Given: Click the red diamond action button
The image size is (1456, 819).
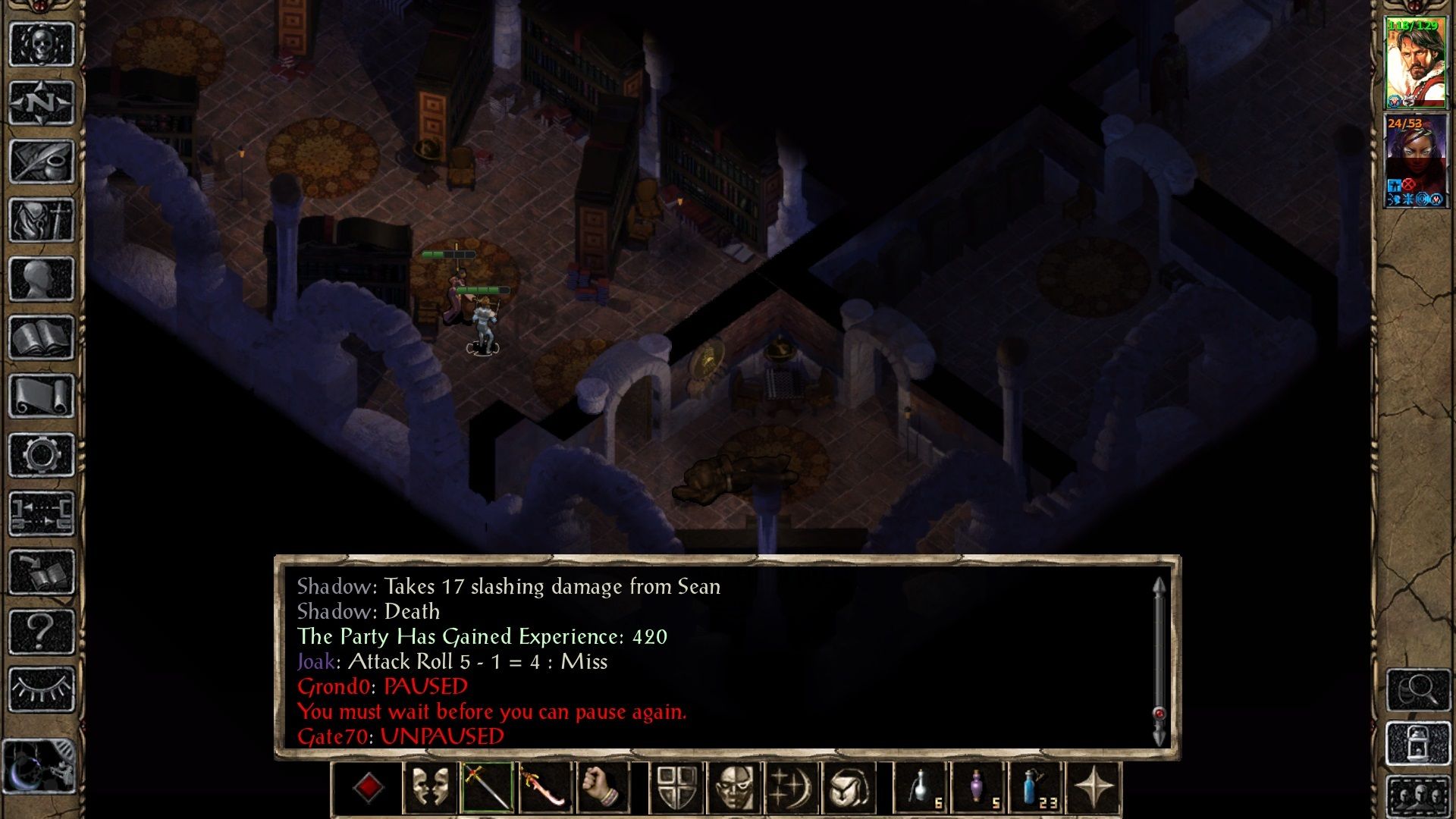Looking at the screenshot, I should coord(368,788).
